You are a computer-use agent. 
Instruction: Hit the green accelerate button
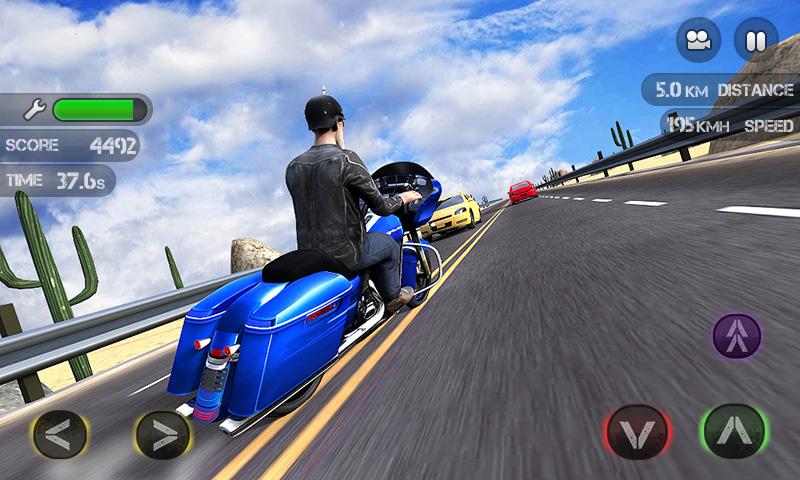click(733, 431)
